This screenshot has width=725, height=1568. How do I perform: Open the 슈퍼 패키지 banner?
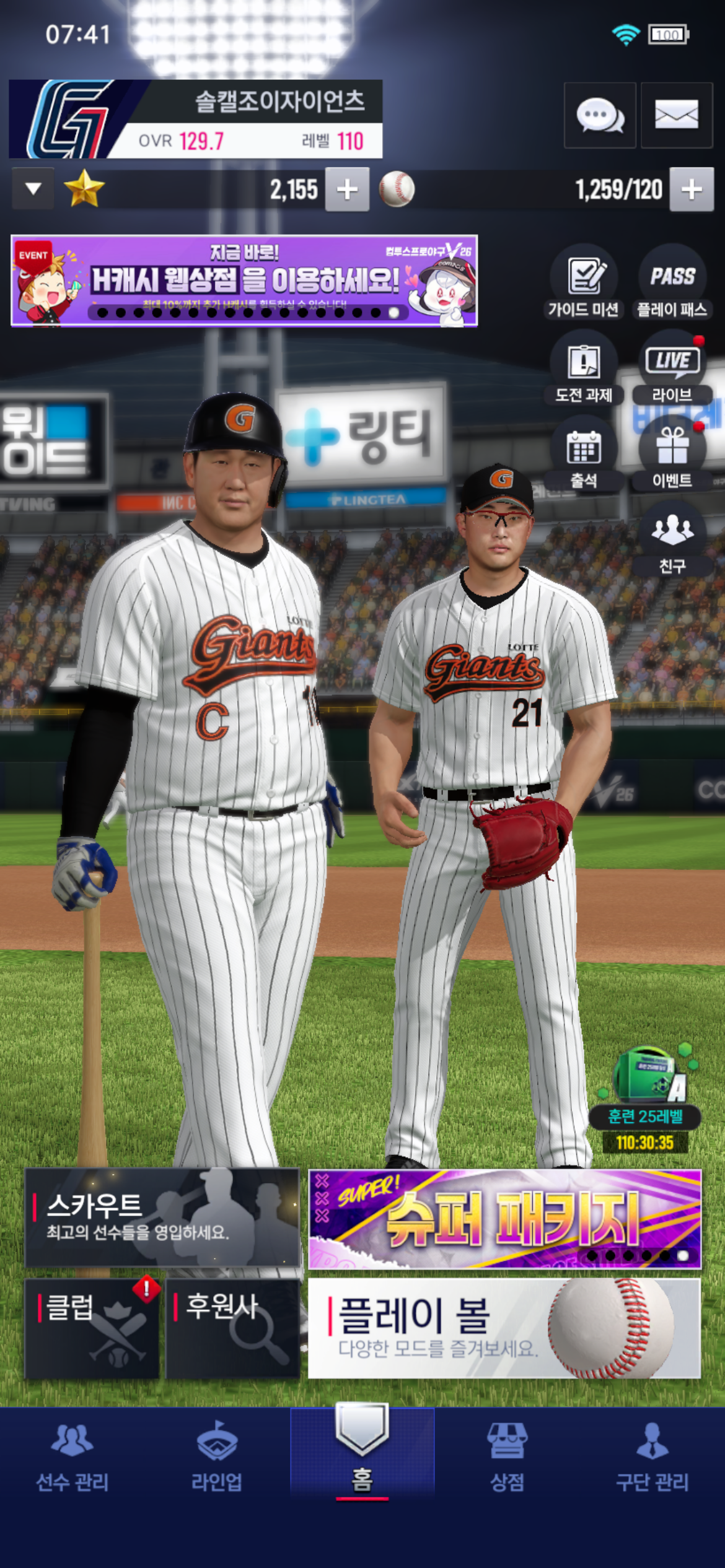[x=504, y=1219]
